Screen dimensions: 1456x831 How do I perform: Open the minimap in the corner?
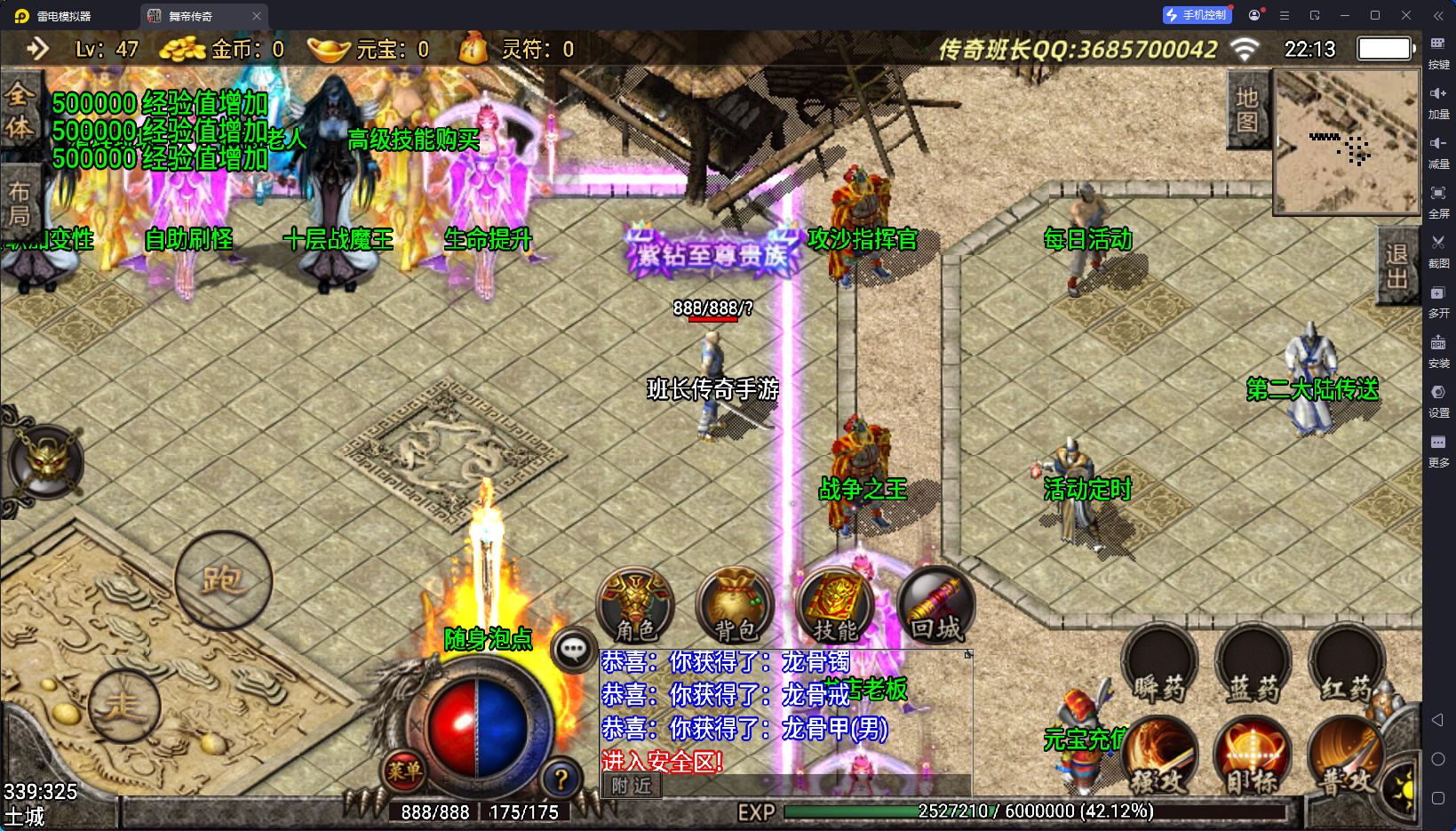coord(1347,141)
